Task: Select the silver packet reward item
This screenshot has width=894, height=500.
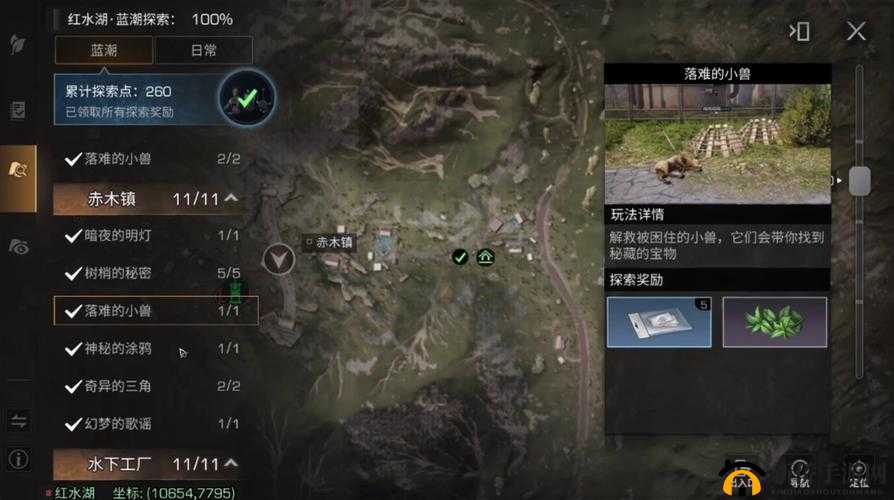Action: pos(659,322)
